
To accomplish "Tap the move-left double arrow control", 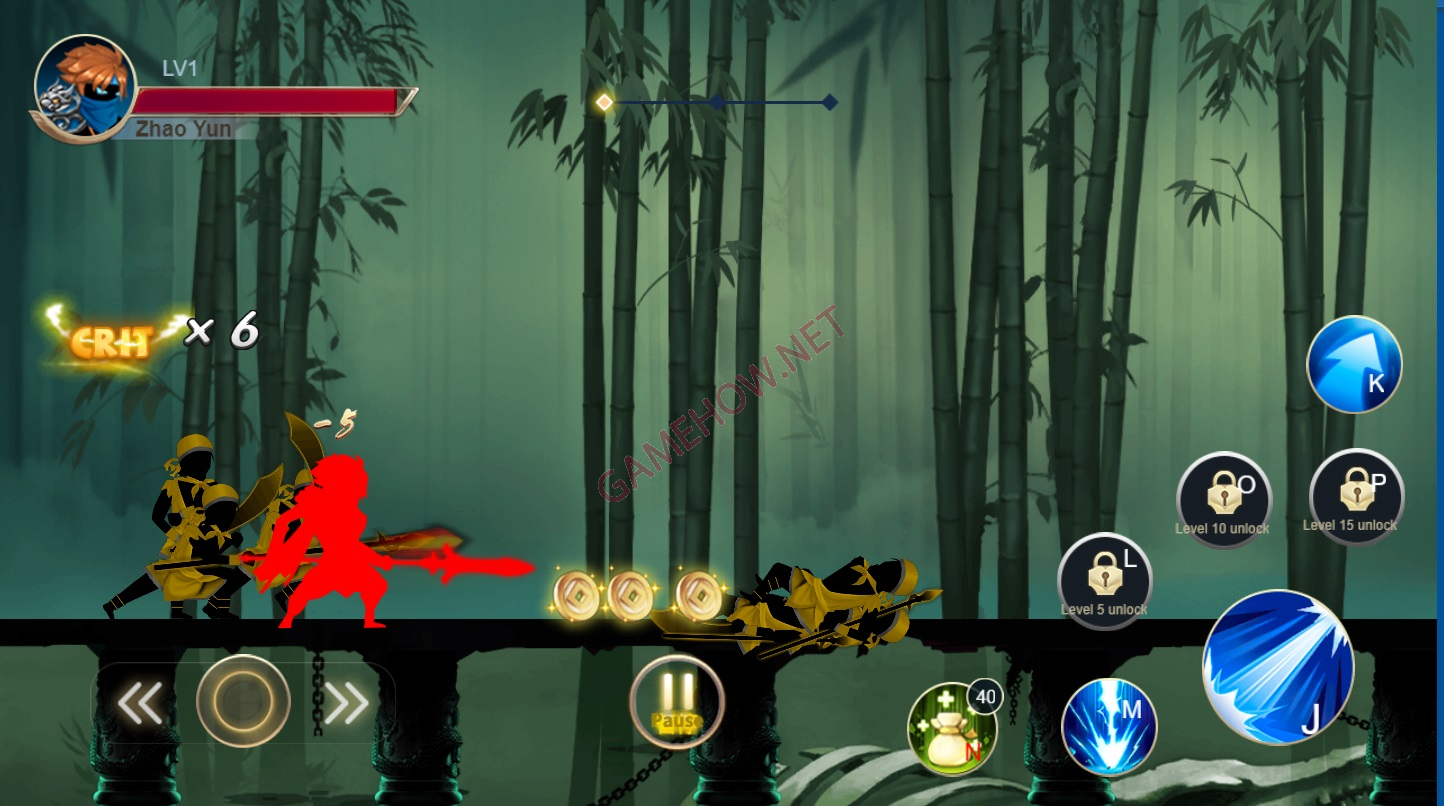I will [x=140, y=704].
